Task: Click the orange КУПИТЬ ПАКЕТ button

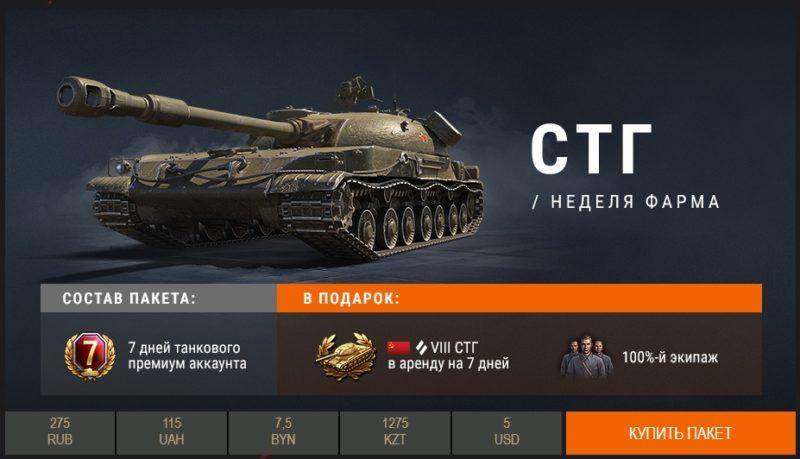Action: (x=680, y=433)
